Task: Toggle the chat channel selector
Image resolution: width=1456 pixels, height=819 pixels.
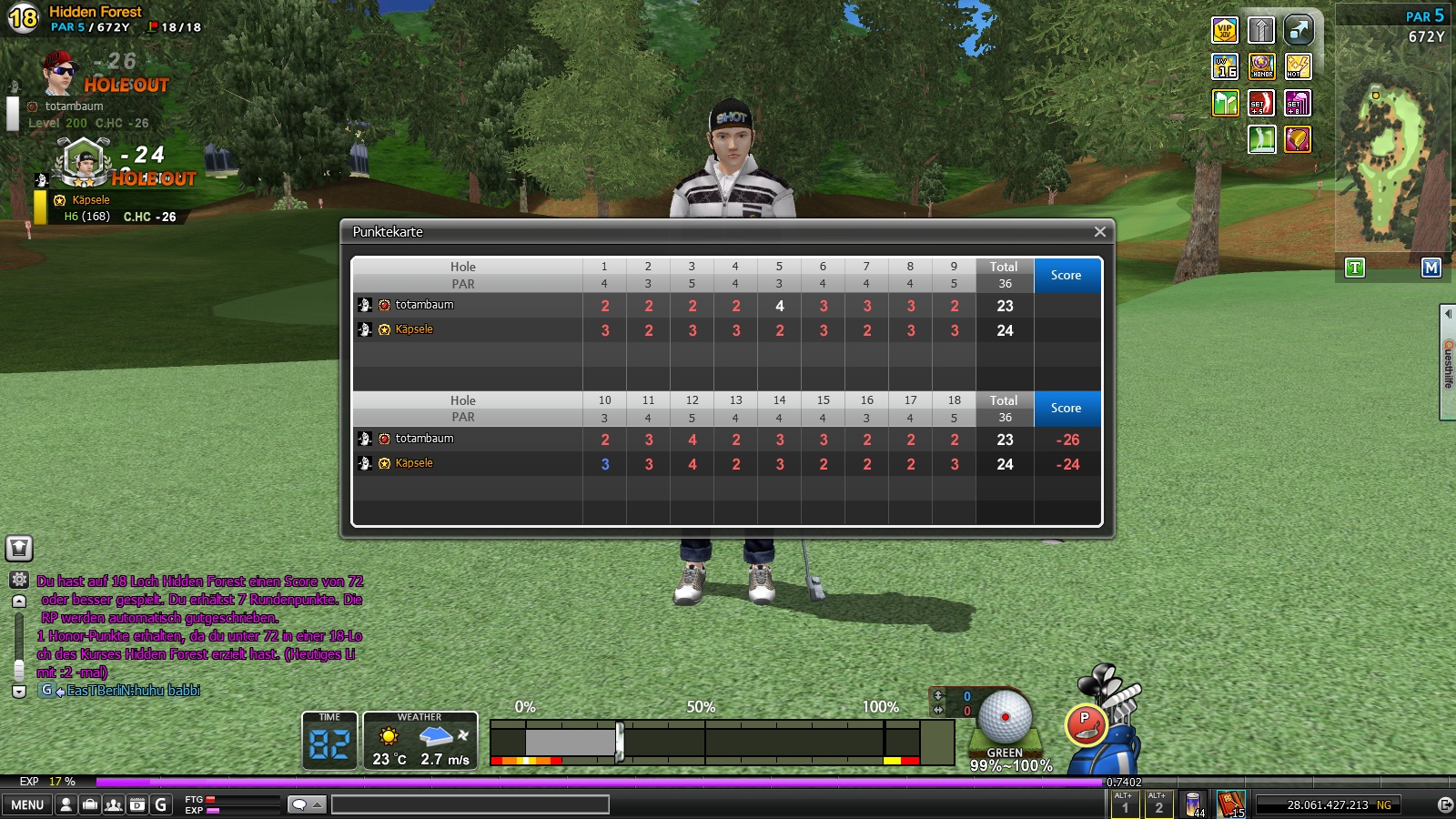Action: pos(307,804)
